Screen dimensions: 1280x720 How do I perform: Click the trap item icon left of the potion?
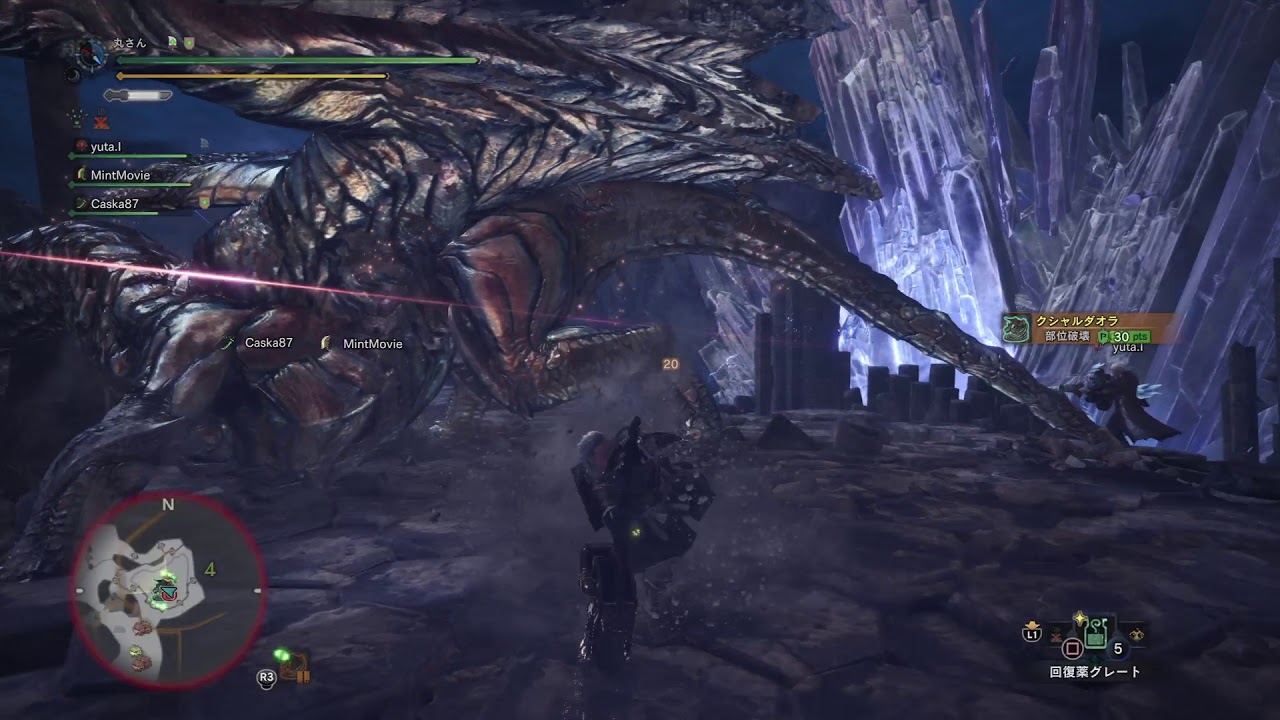pyautogui.click(x=1056, y=636)
